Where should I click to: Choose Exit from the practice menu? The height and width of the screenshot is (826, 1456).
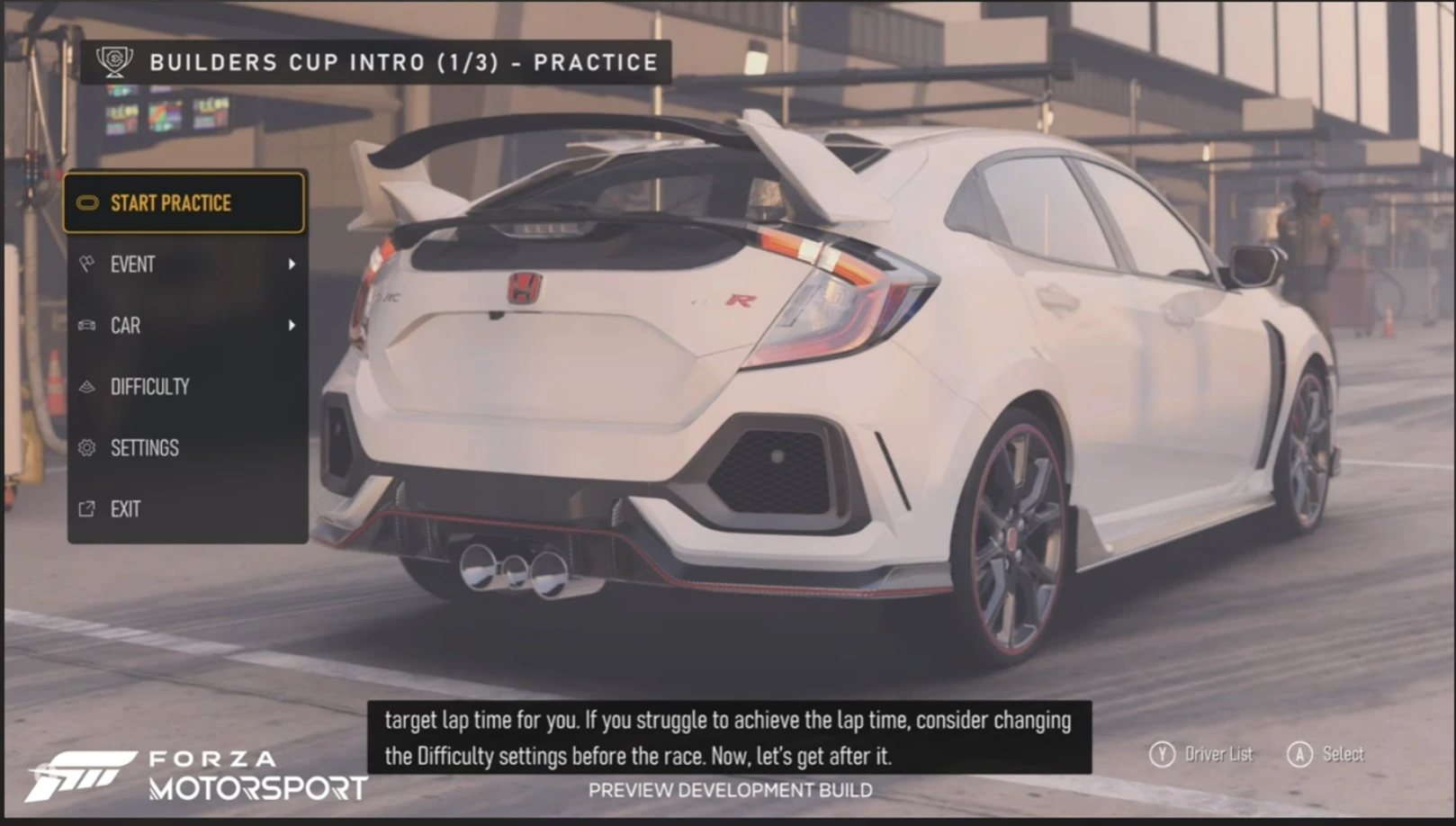pos(125,508)
